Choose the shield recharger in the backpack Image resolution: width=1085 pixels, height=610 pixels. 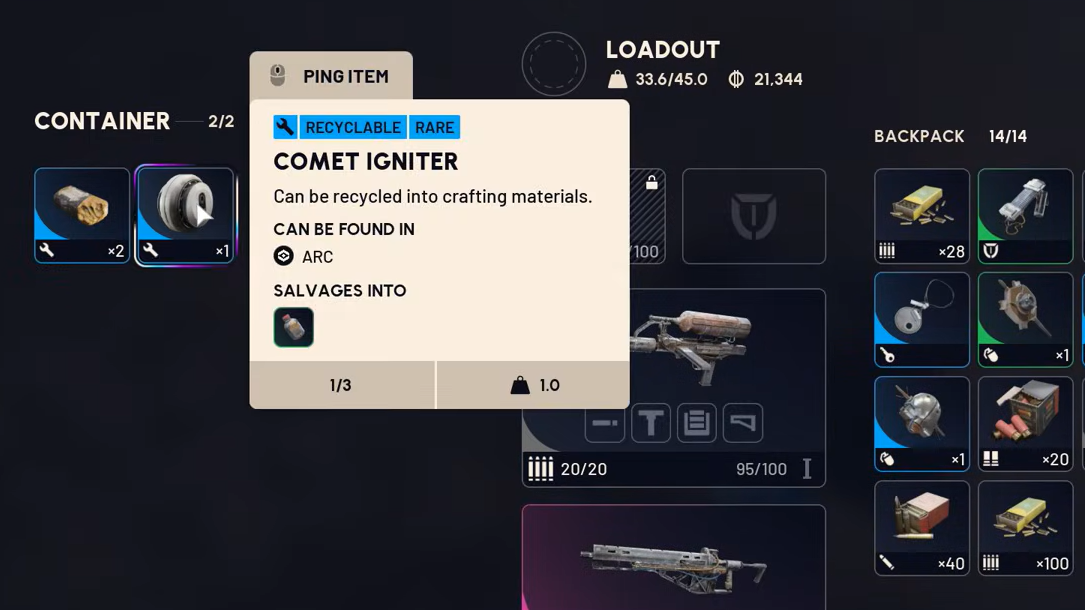1025,216
